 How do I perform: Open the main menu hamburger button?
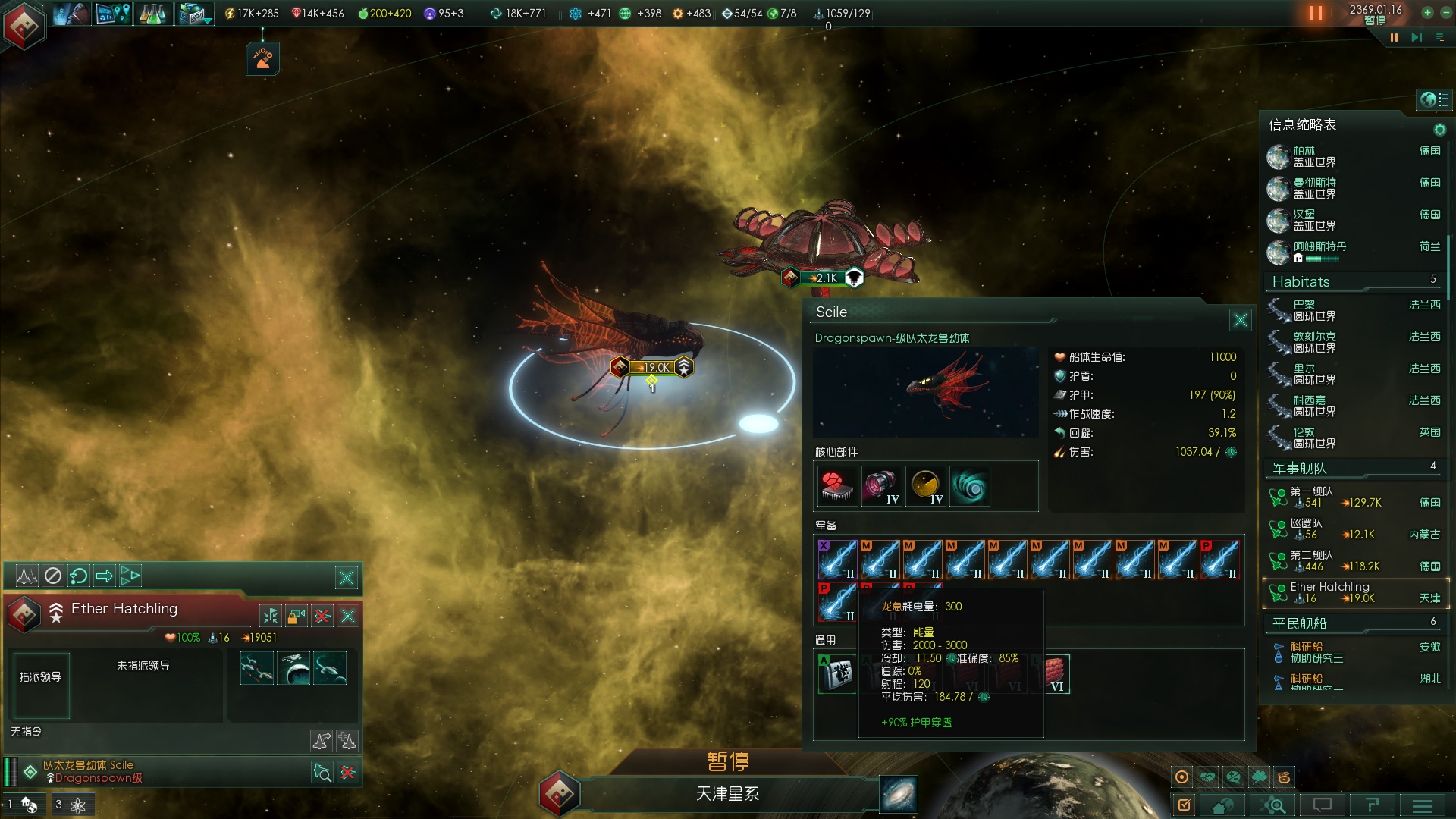[x=1422, y=805]
